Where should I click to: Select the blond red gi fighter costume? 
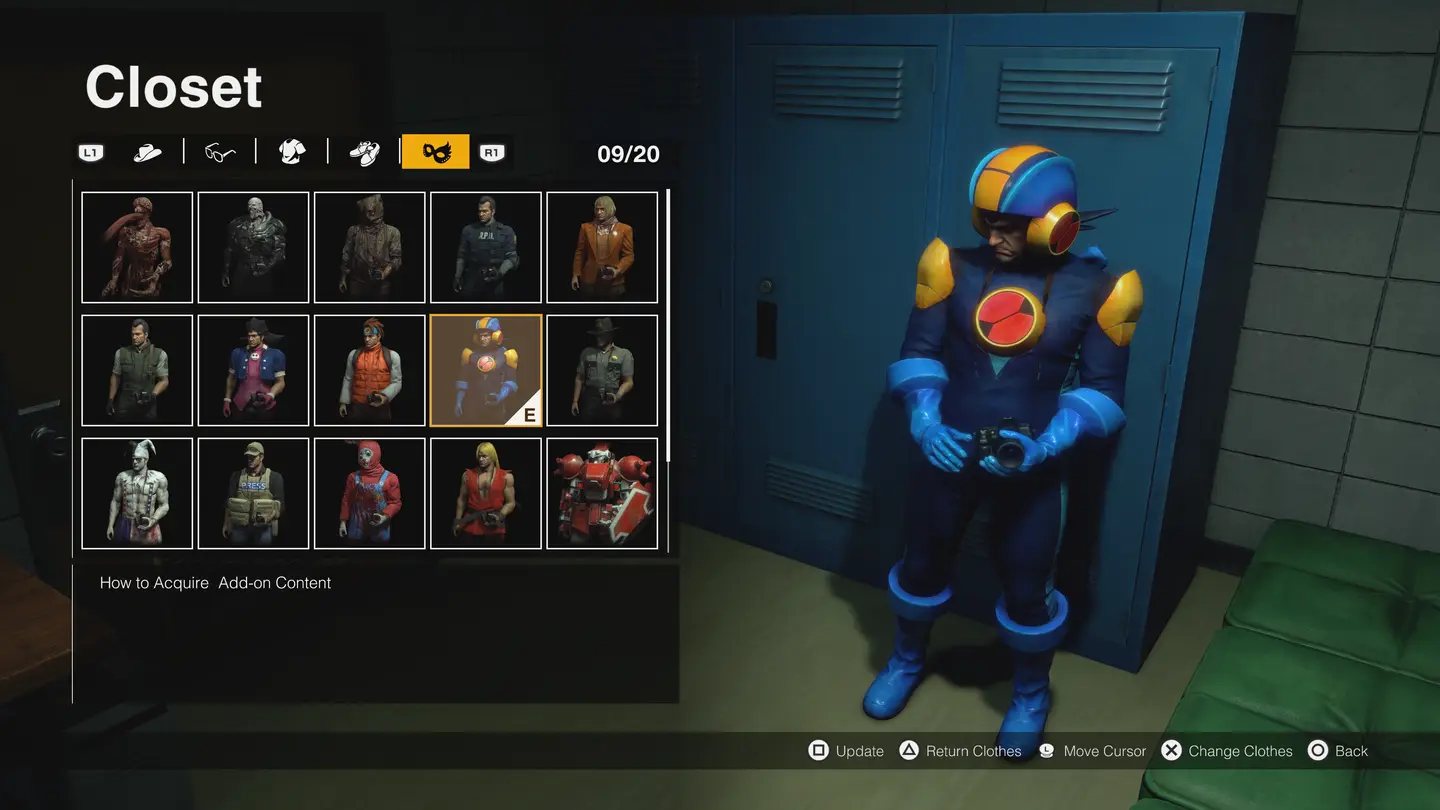(486, 493)
